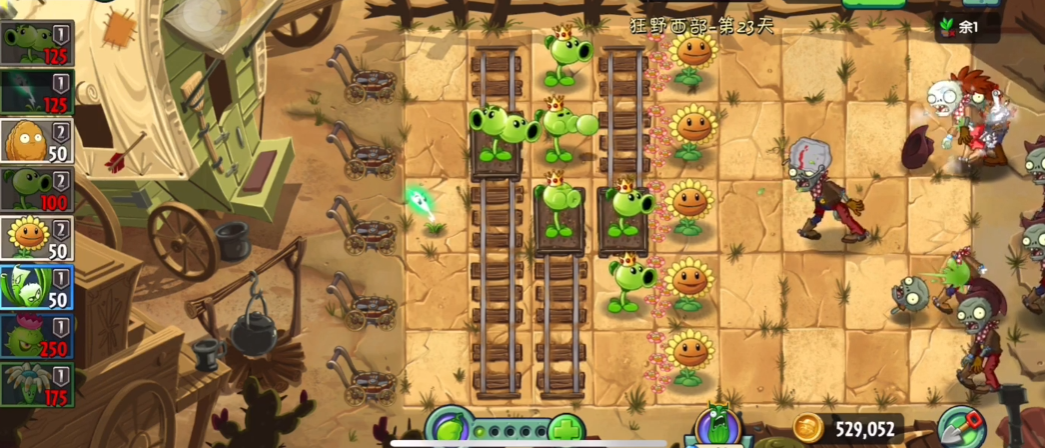Image resolution: width=1045 pixels, height=448 pixels.
Task: Select the top Repeater seed packet
Action: click(37, 43)
